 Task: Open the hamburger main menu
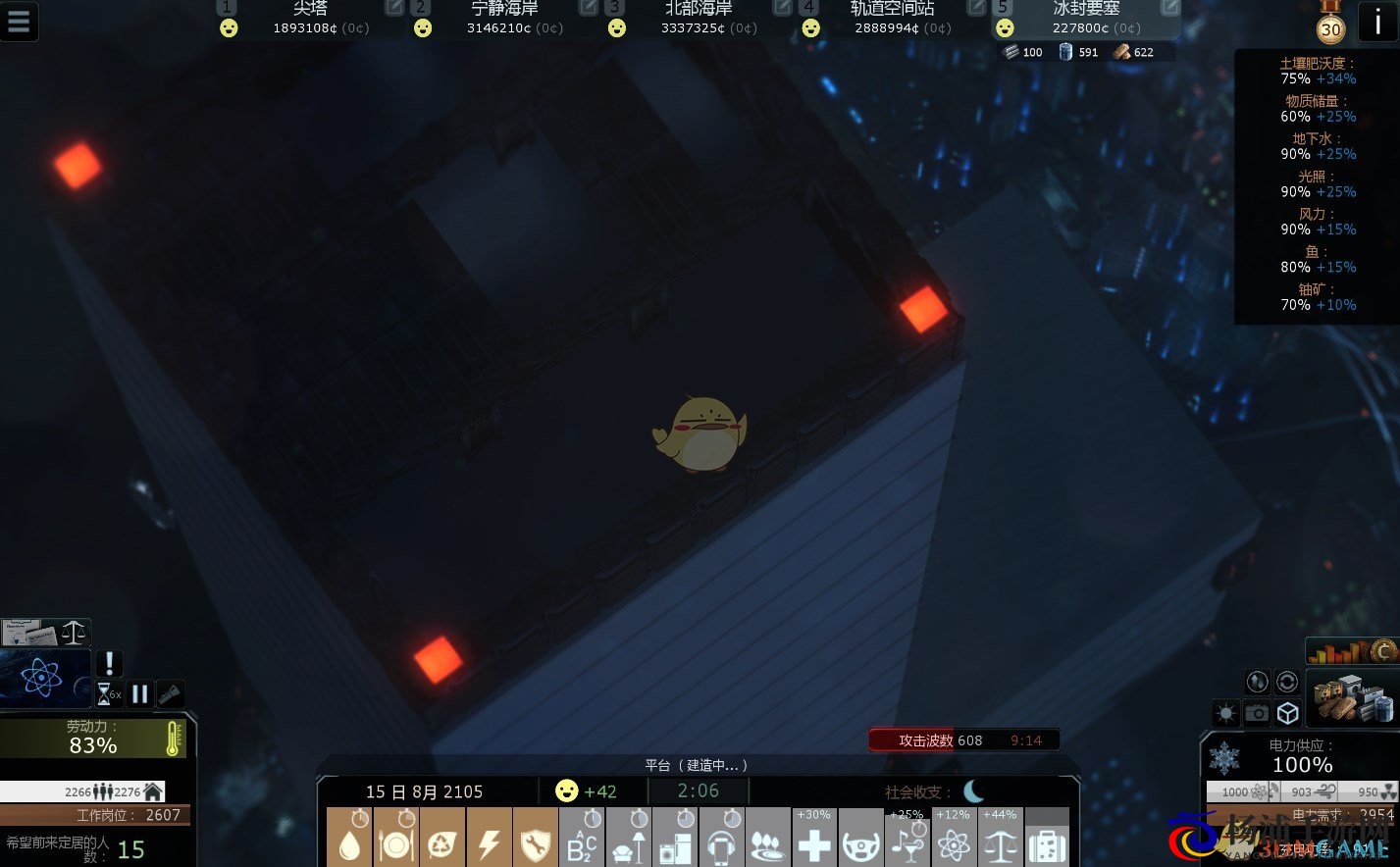[19, 22]
